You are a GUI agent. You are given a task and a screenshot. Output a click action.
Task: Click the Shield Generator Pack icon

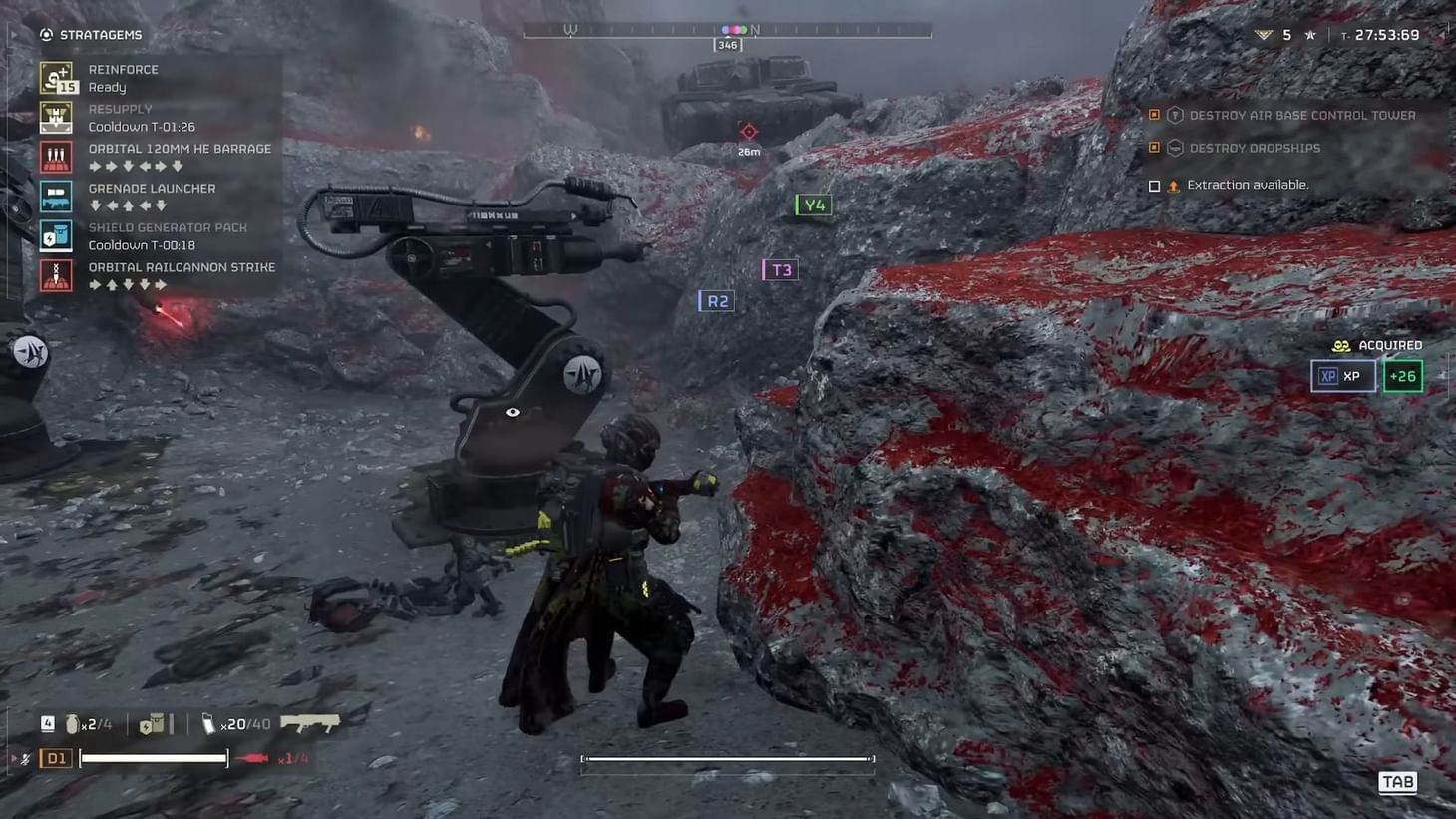click(x=56, y=235)
